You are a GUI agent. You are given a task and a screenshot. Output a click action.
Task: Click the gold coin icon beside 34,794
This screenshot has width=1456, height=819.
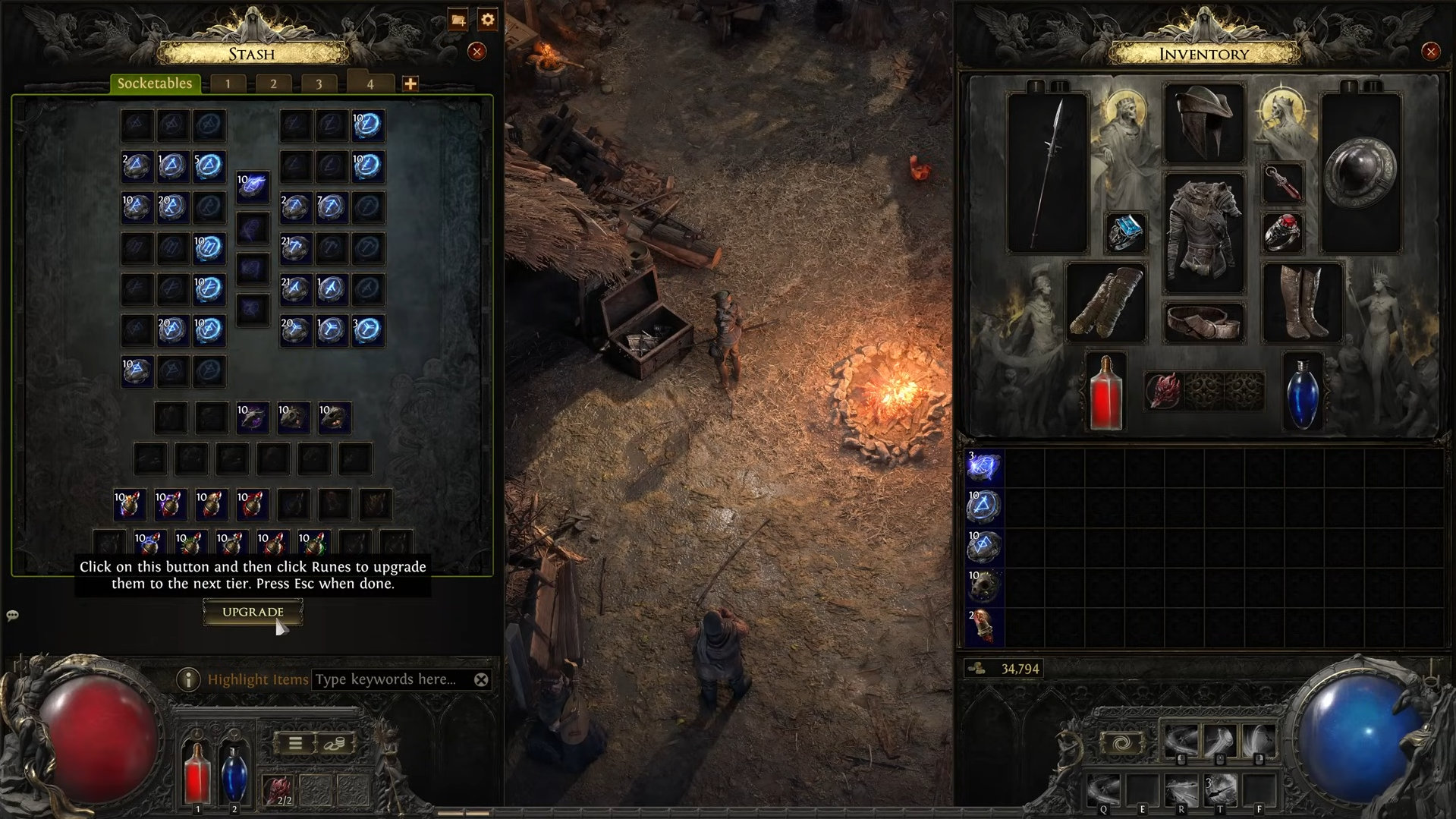click(x=977, y=669)
